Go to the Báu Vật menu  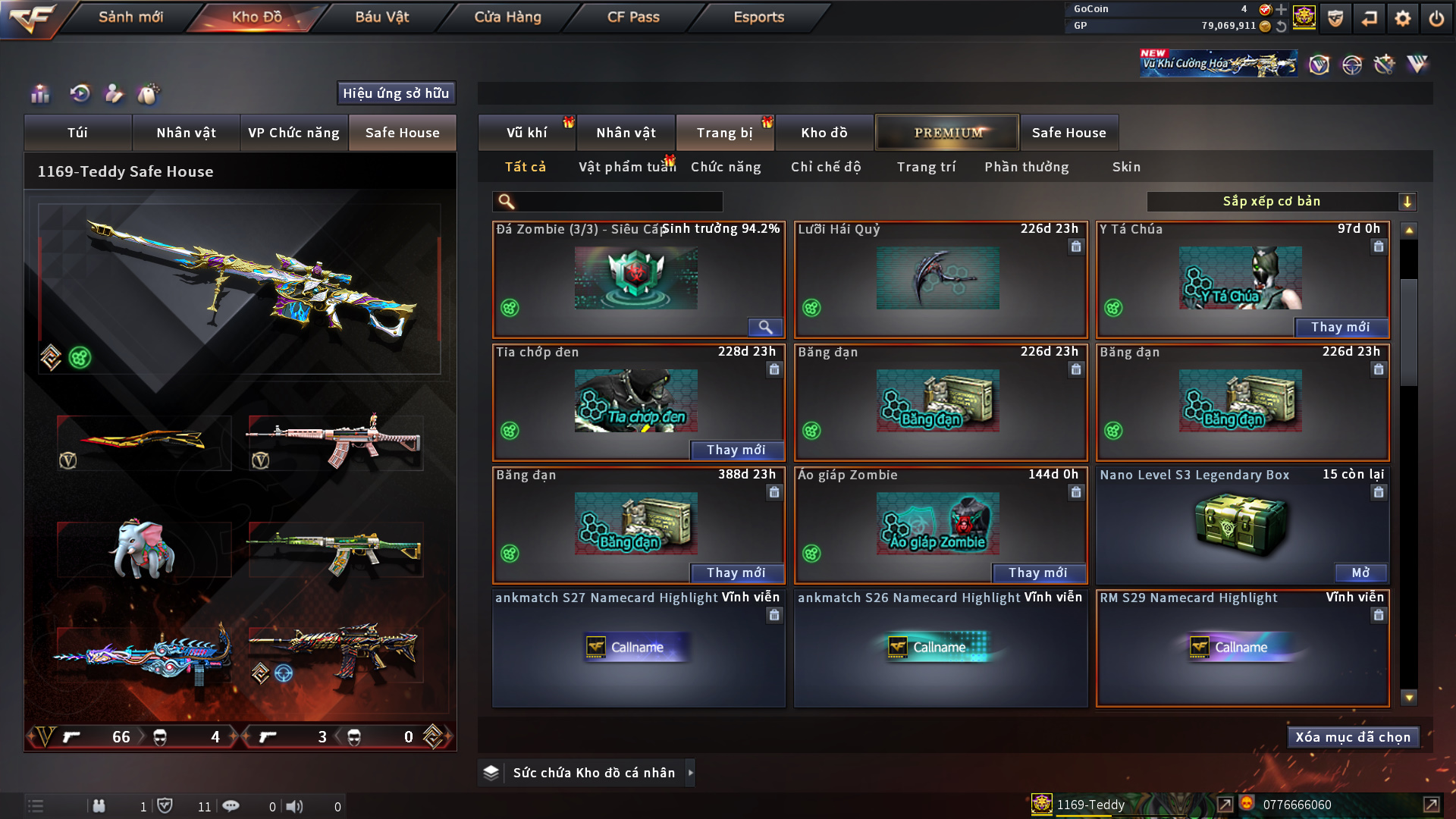381,17
